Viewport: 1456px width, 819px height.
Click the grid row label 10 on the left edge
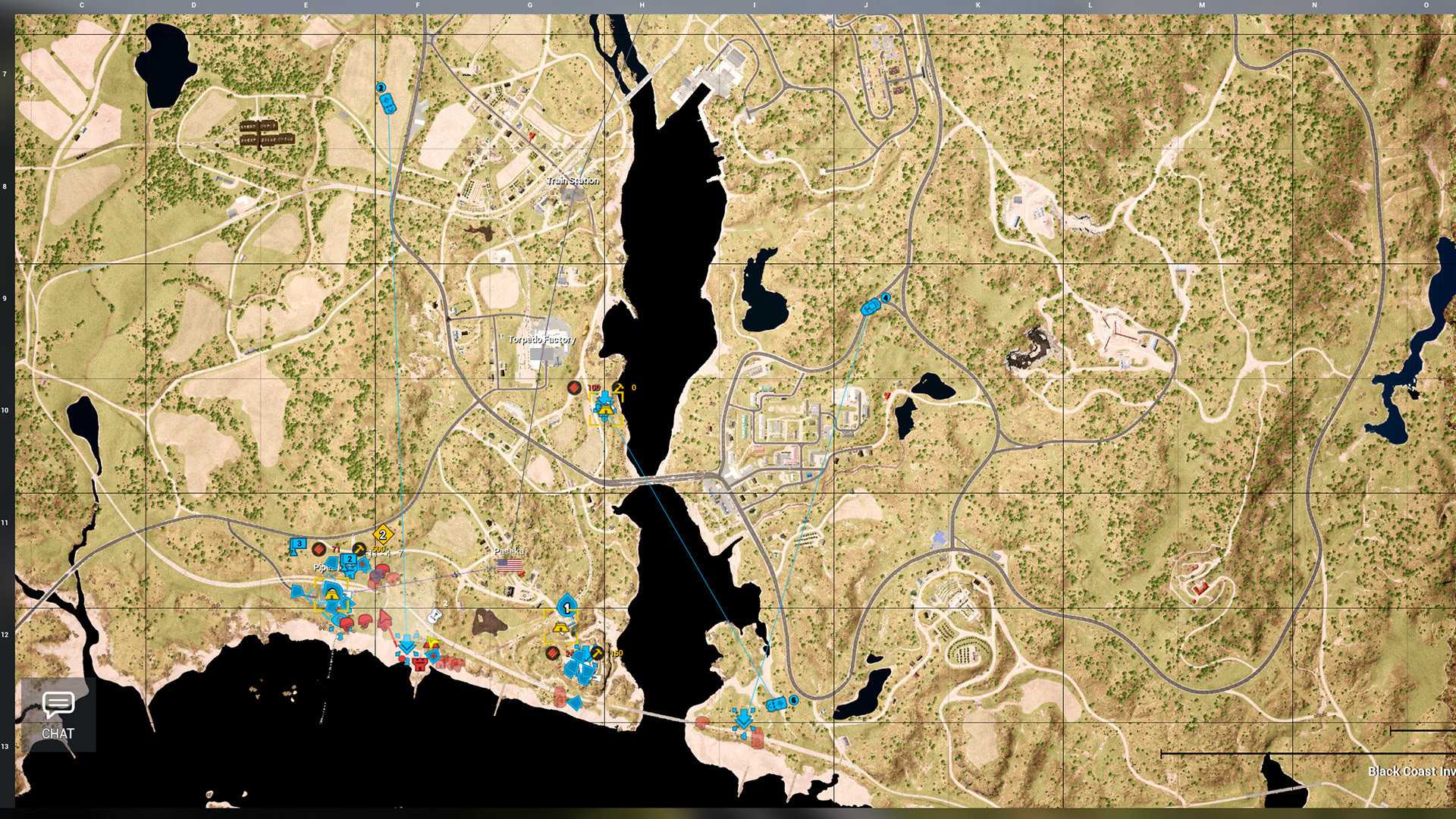6,408
